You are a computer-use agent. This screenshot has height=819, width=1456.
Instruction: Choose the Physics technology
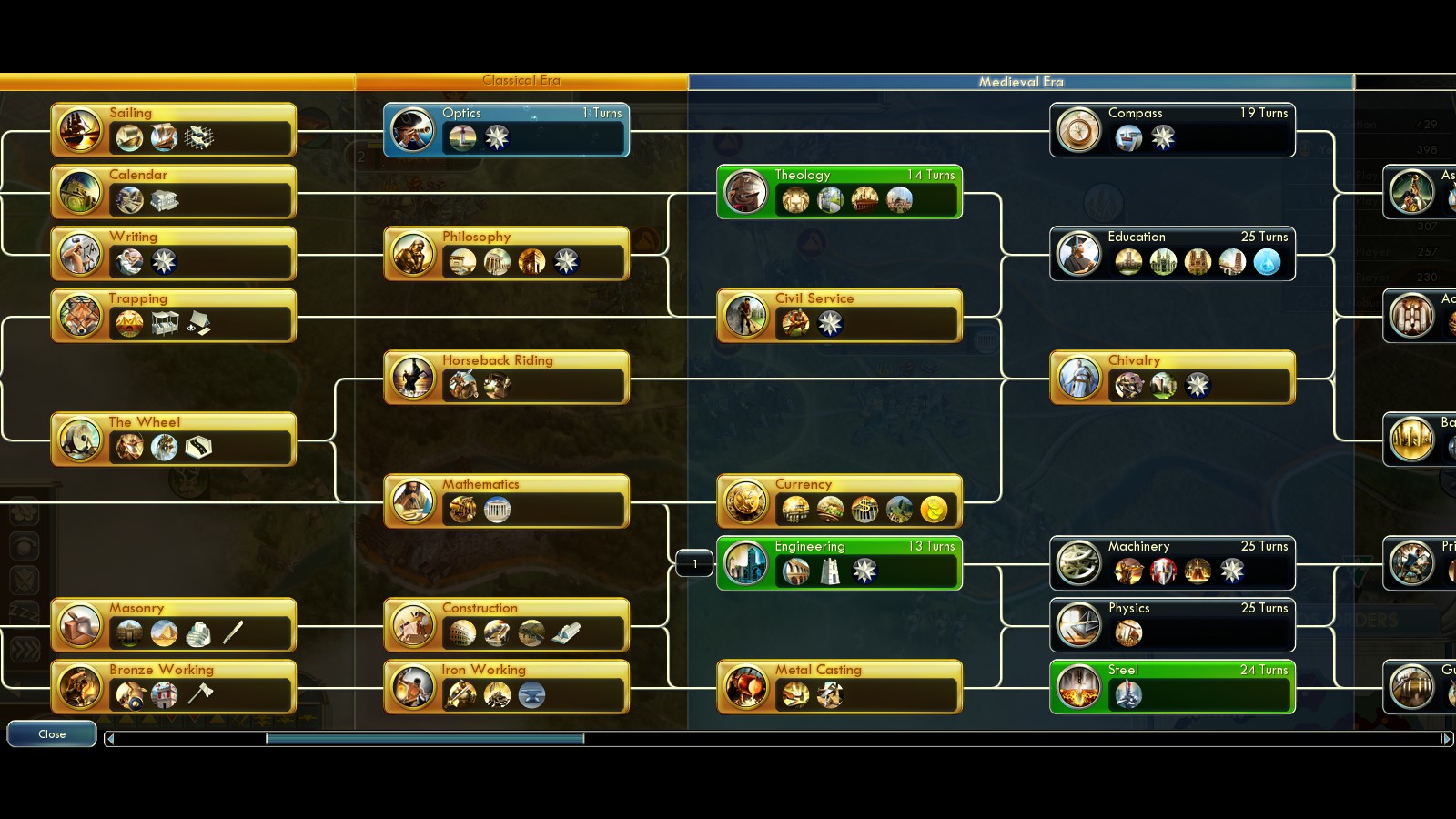click(1172, 625)
